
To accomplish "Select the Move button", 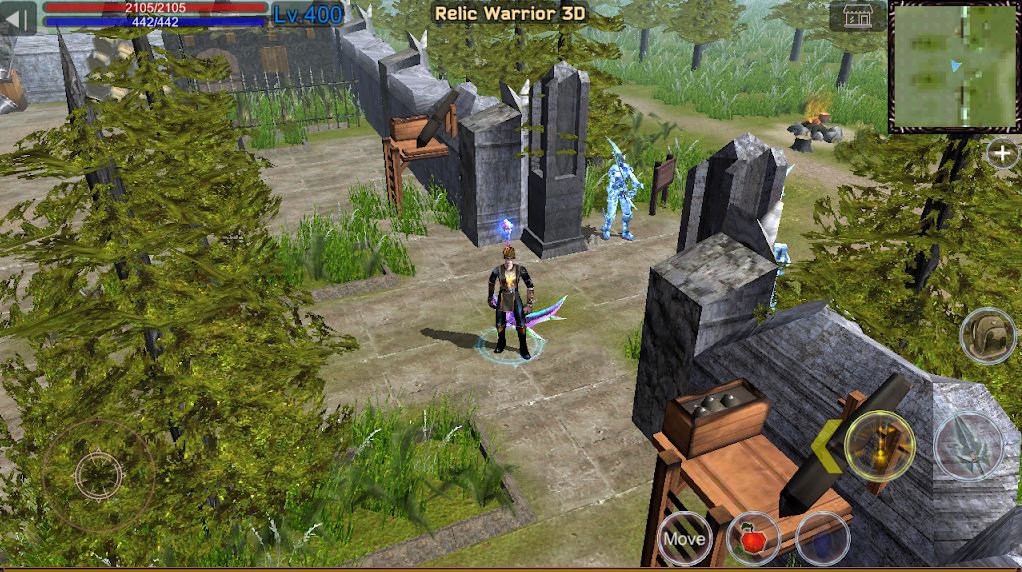I will (685, 539).
